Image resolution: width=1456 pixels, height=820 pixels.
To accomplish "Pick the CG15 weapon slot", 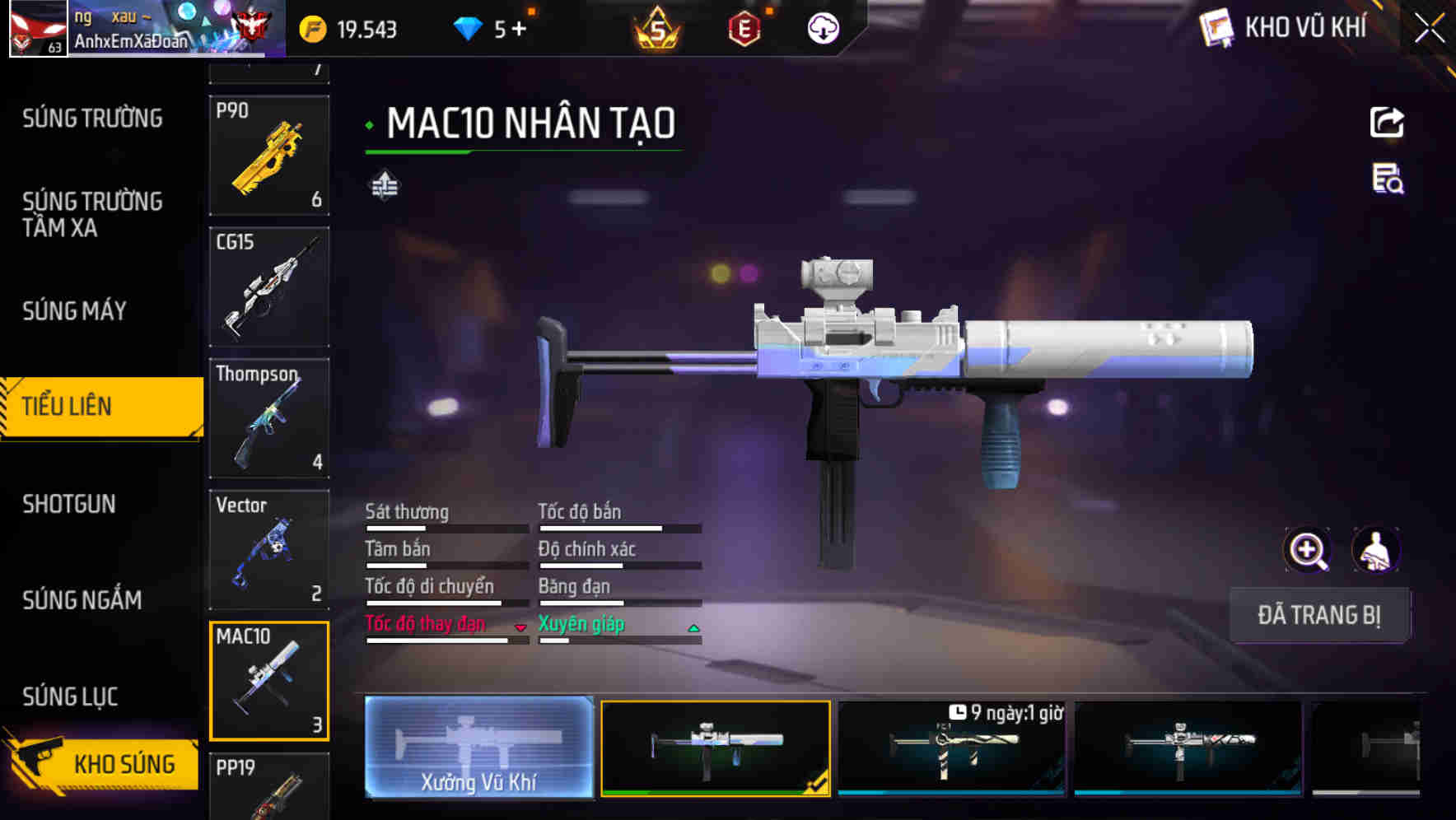I will coord(269,287).
